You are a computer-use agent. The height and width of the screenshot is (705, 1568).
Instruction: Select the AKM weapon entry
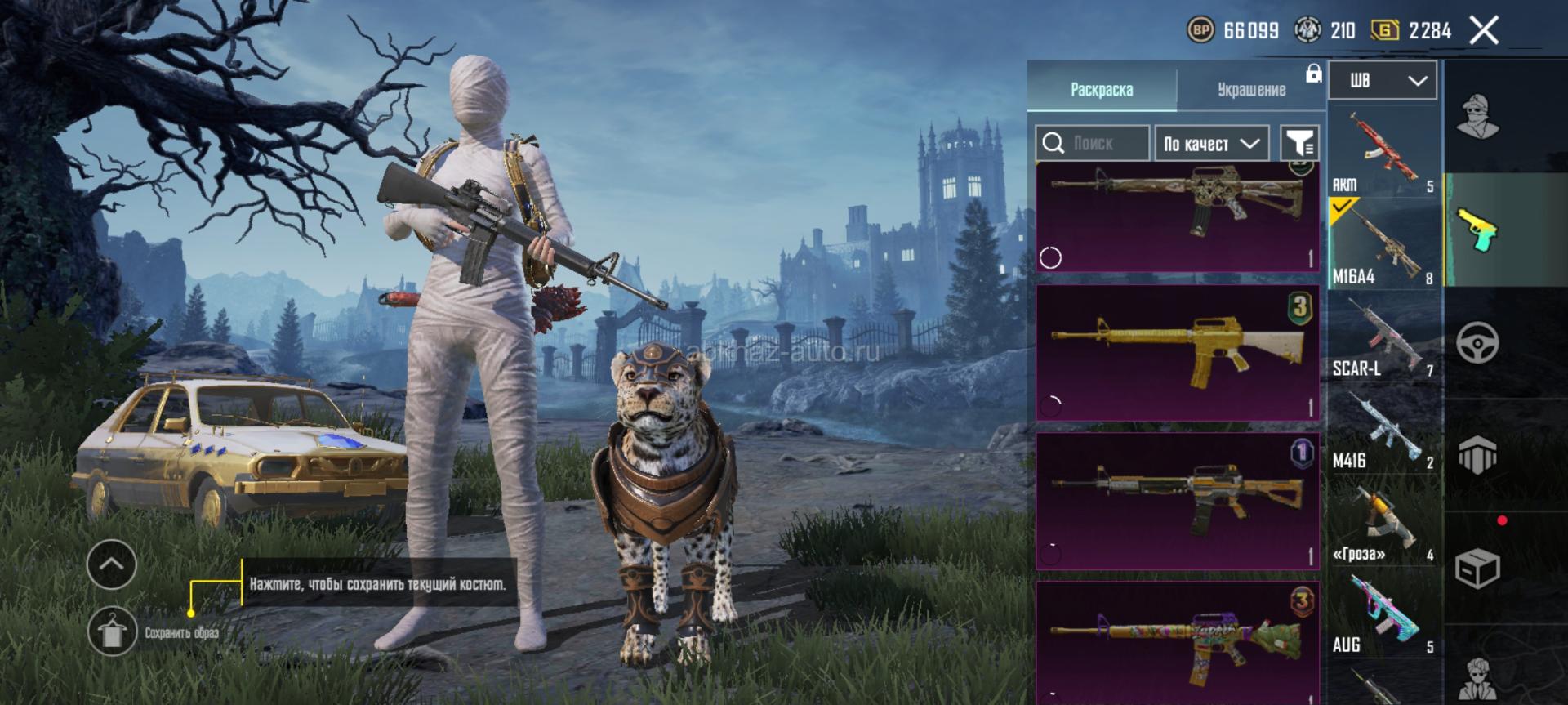coord(1383,151)
